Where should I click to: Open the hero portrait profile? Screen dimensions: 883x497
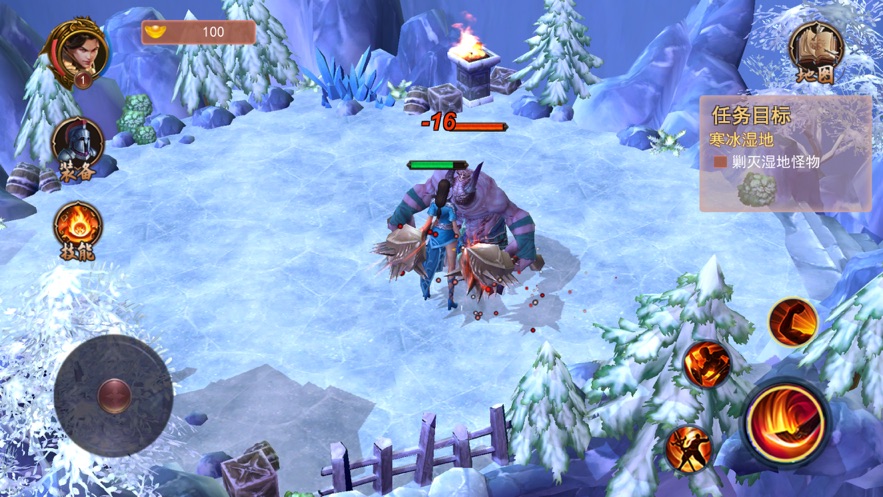77,50
